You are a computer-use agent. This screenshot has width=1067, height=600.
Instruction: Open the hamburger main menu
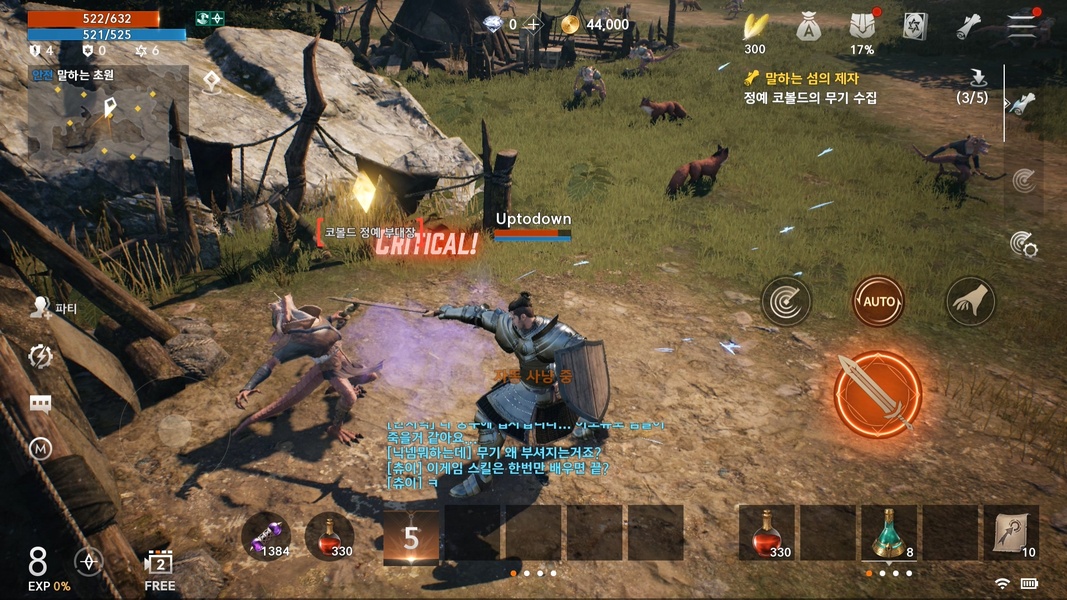(x=1021, y=27)
